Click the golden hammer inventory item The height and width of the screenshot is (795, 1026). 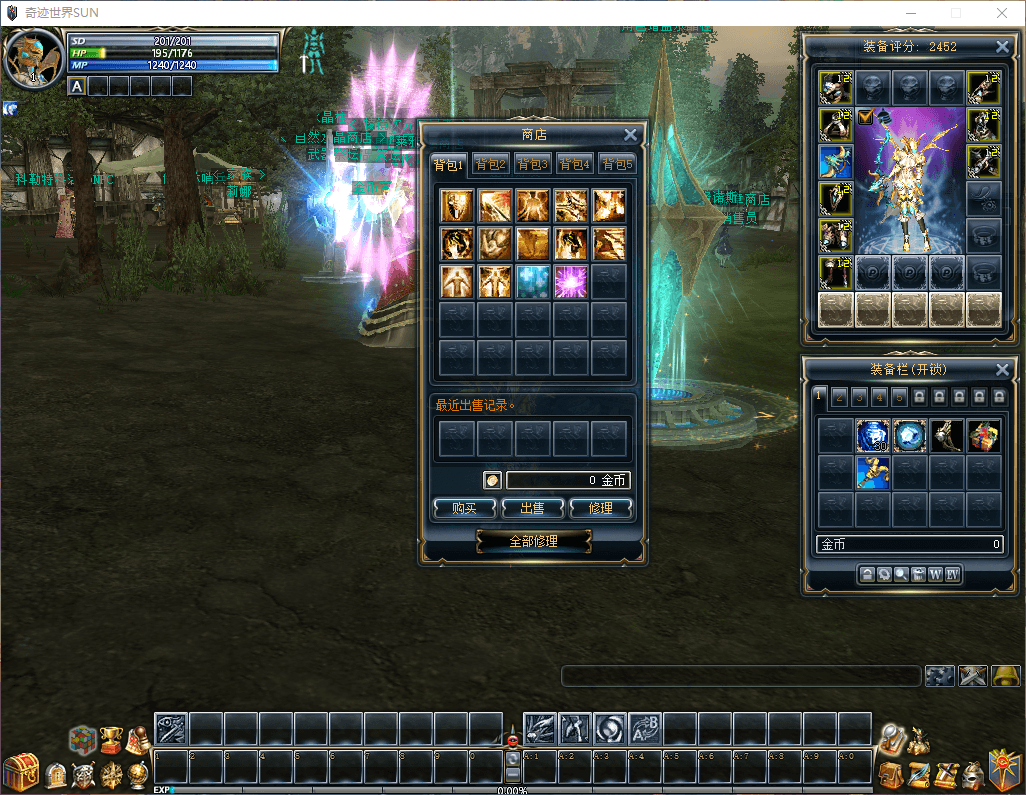pos(872,472)
